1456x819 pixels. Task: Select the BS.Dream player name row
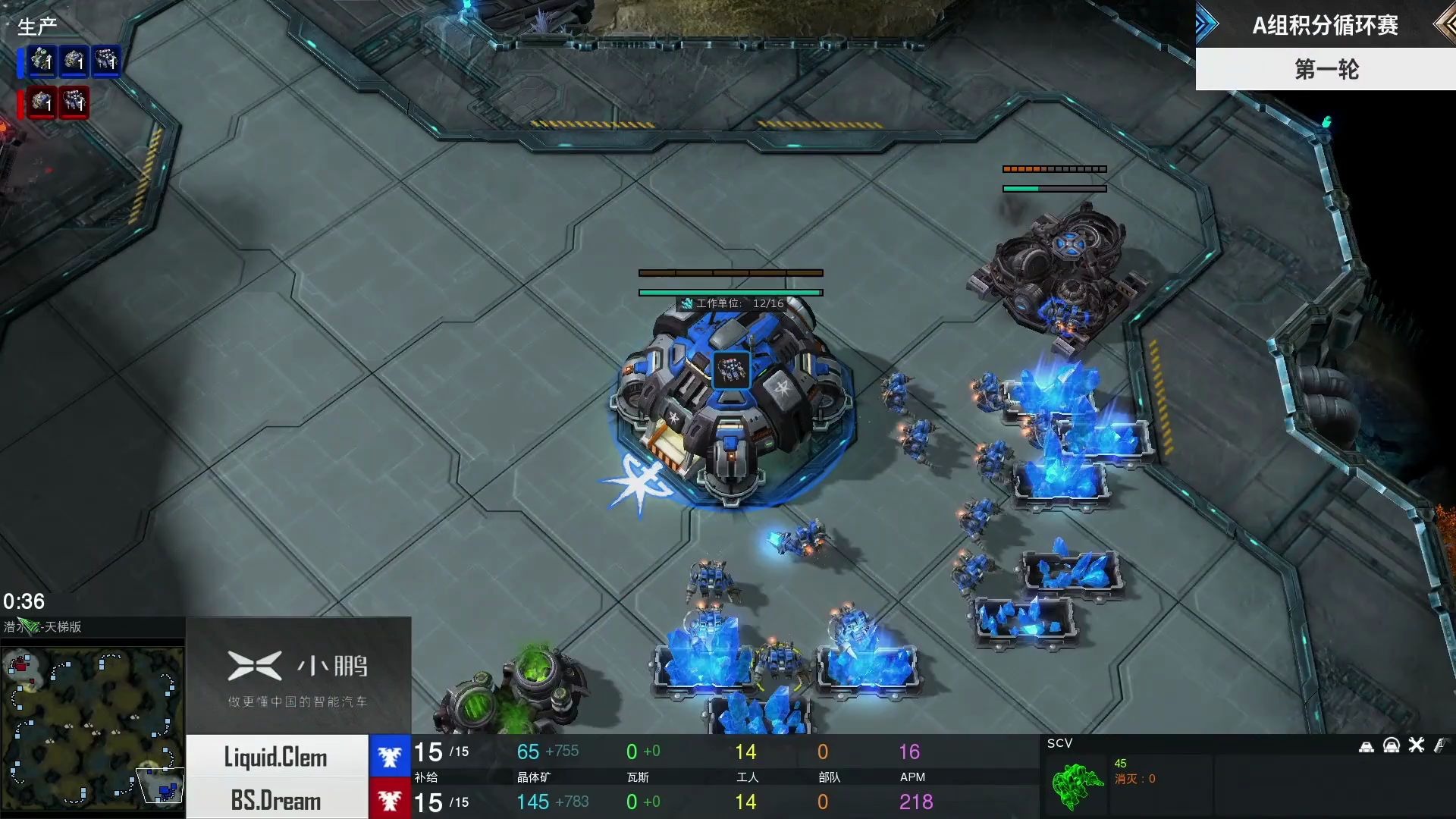pyautogui.click(x=277, y=800)
